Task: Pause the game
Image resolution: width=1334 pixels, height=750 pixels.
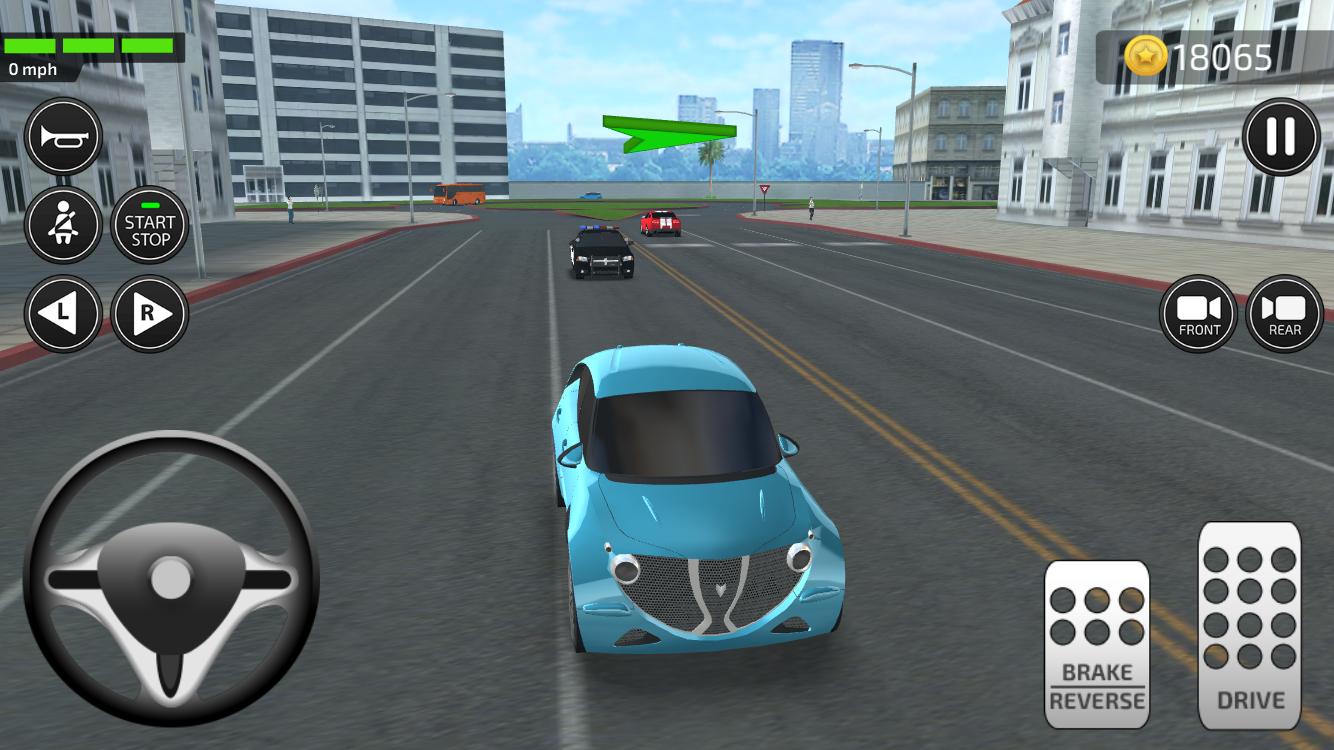Action: pos(1281,137)
